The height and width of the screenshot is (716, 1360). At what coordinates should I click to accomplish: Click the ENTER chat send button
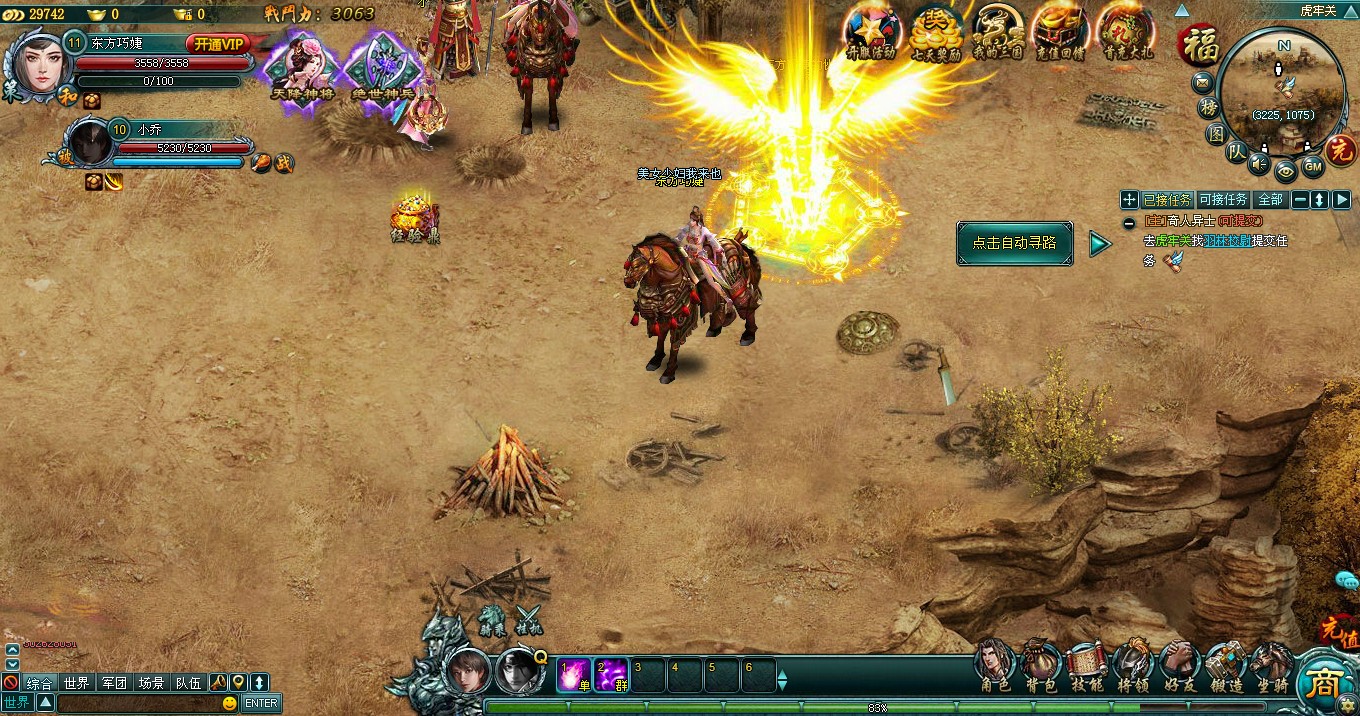point(261,703)
